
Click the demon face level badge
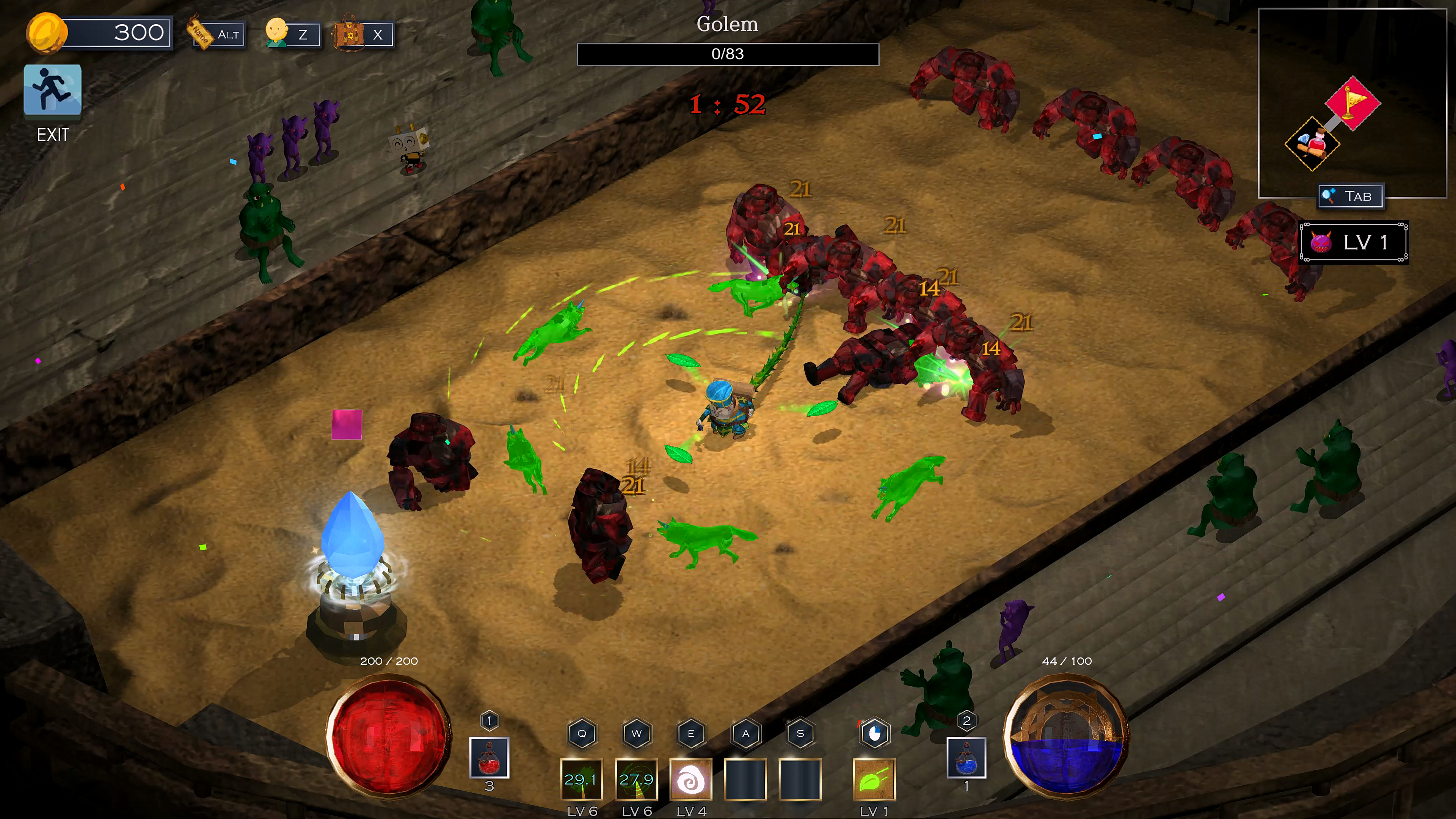[x=1354, y=243]
